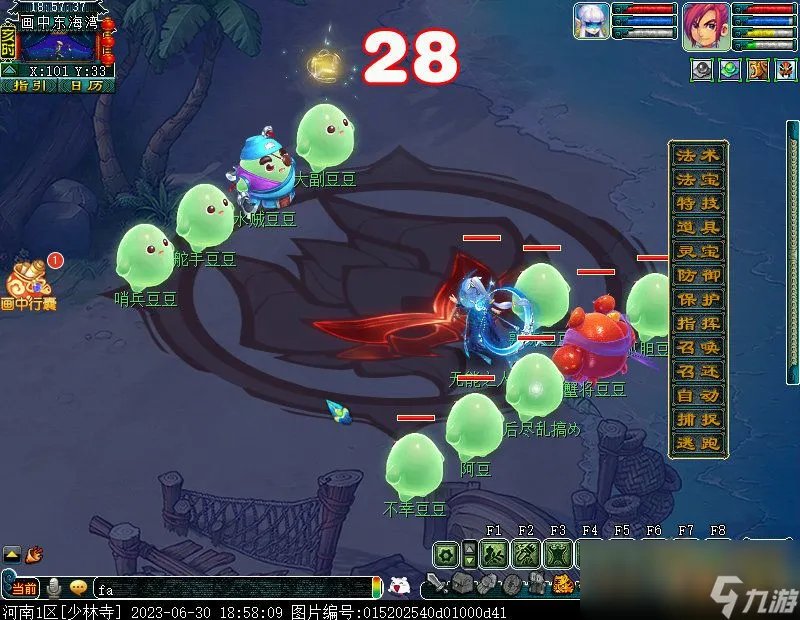Click the 画中东海湾 minimap
Viewport: 800px width, 620px height.
click(x=58, y=46)
